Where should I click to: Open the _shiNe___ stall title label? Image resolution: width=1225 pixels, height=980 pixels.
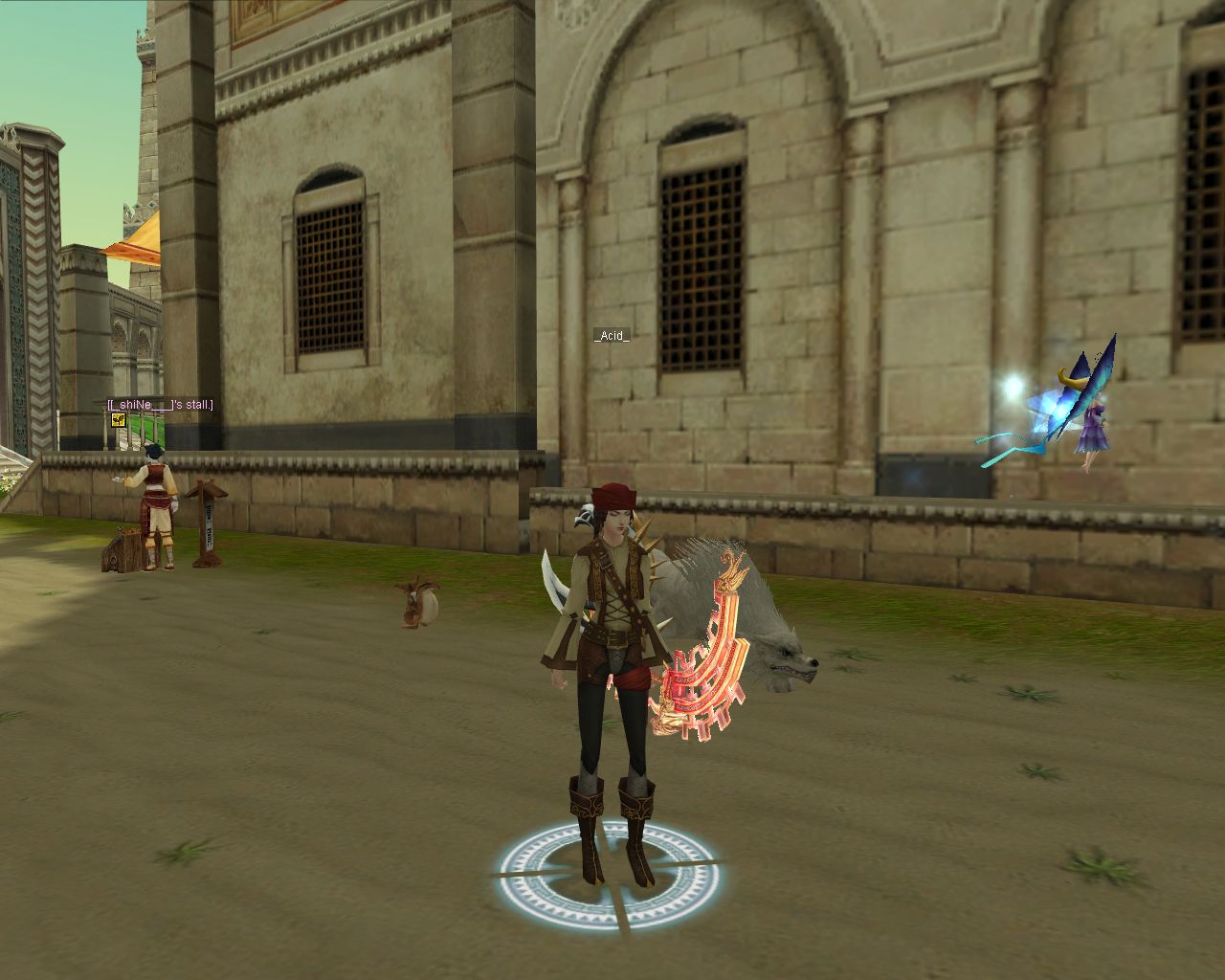click(160, 405)
